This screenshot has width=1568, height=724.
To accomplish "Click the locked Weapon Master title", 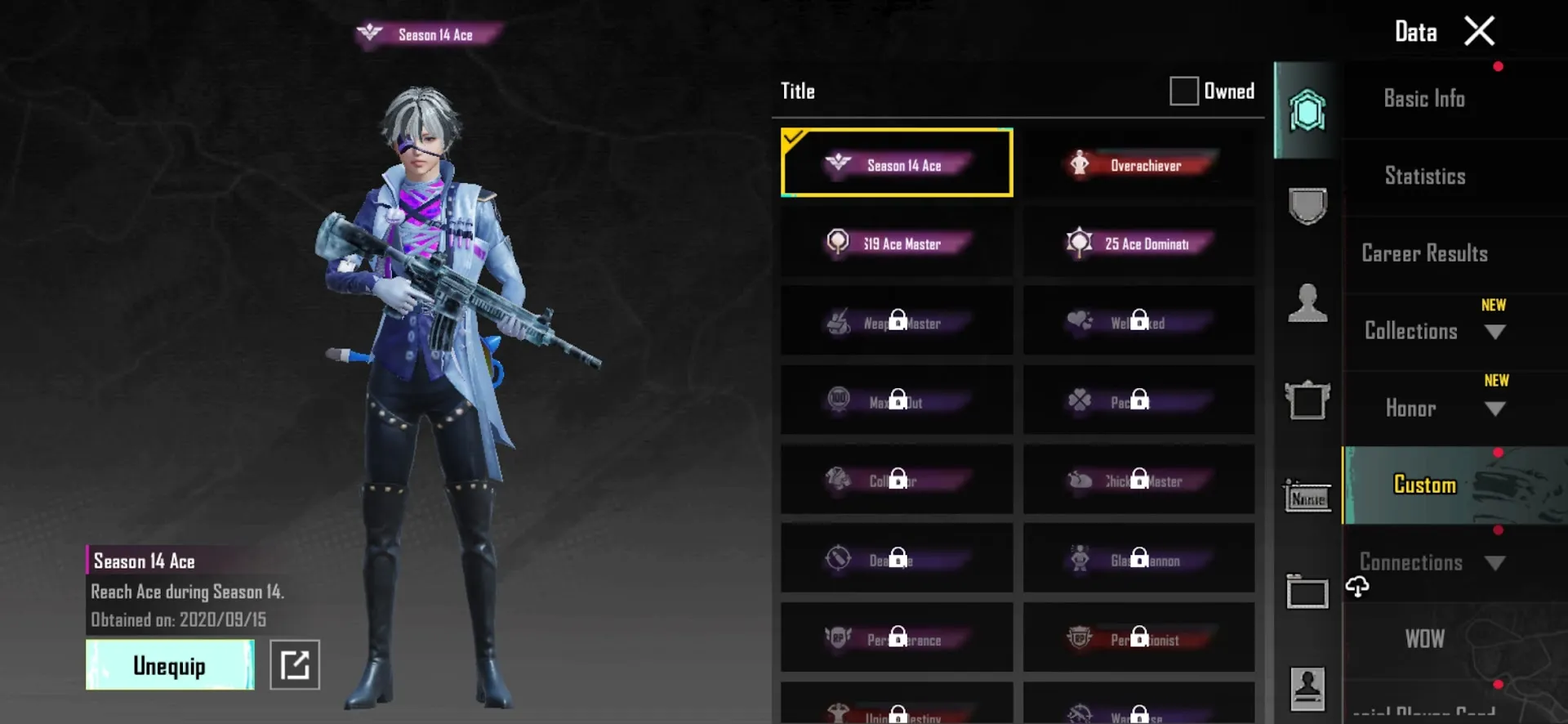I will tap(896, 322).
